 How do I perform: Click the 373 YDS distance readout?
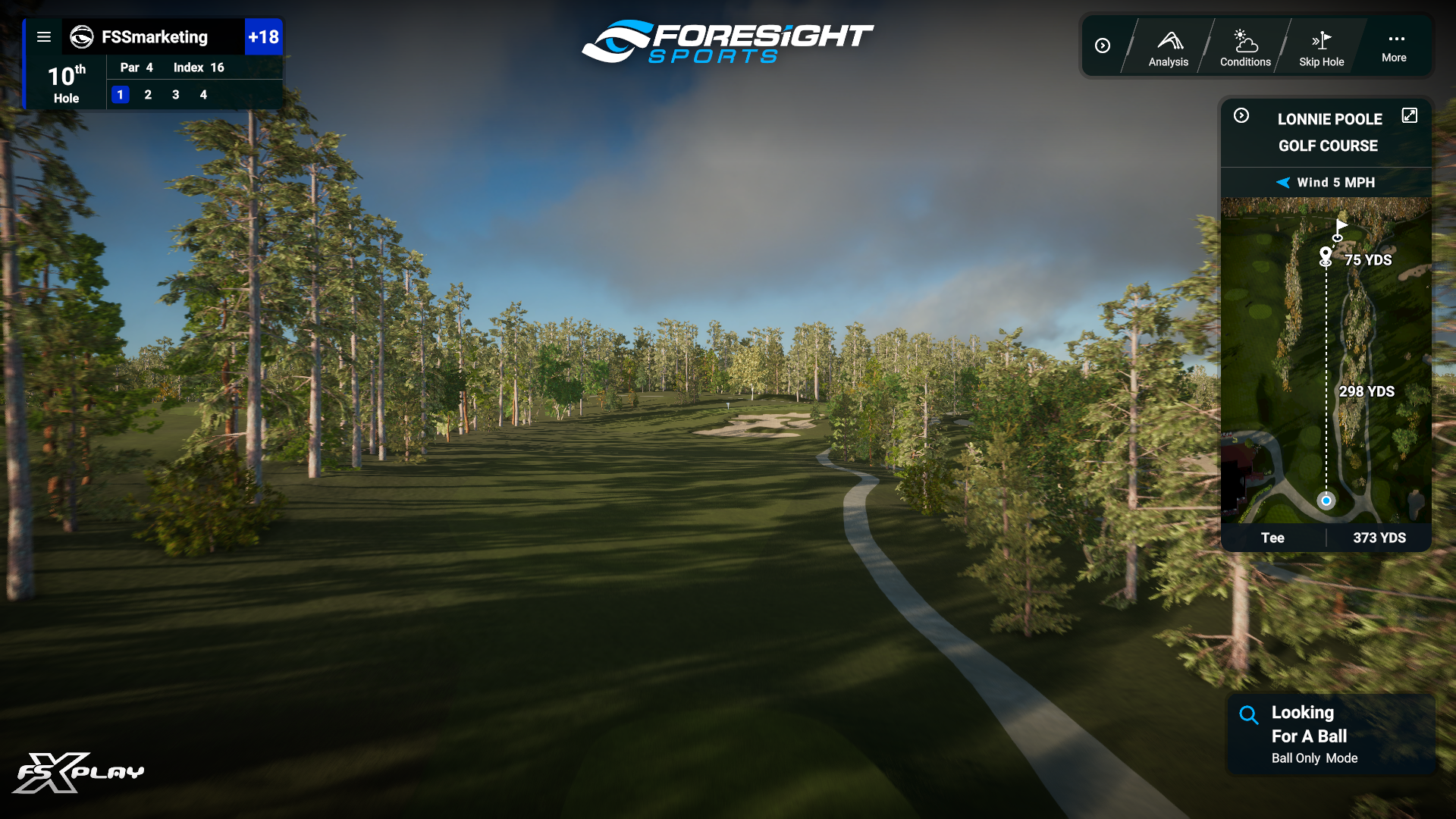[x=1379, y=538]
